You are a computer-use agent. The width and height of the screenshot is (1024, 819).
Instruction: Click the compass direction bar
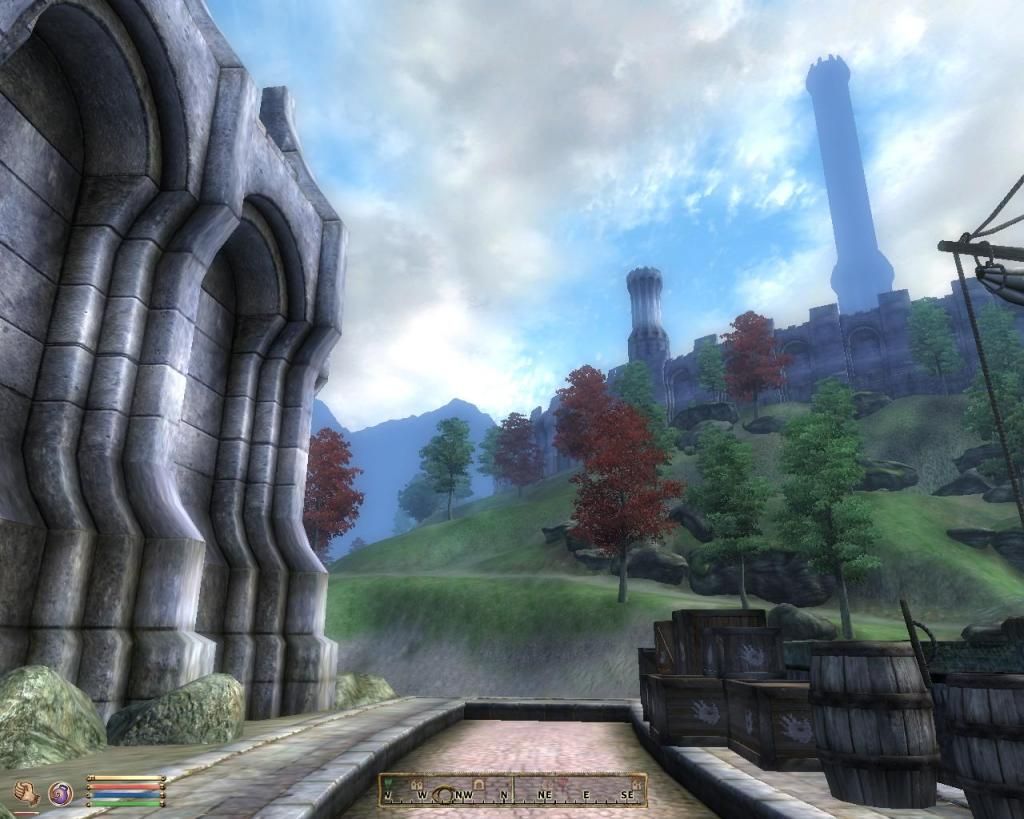pyautogui.click(x=512, y=790)
